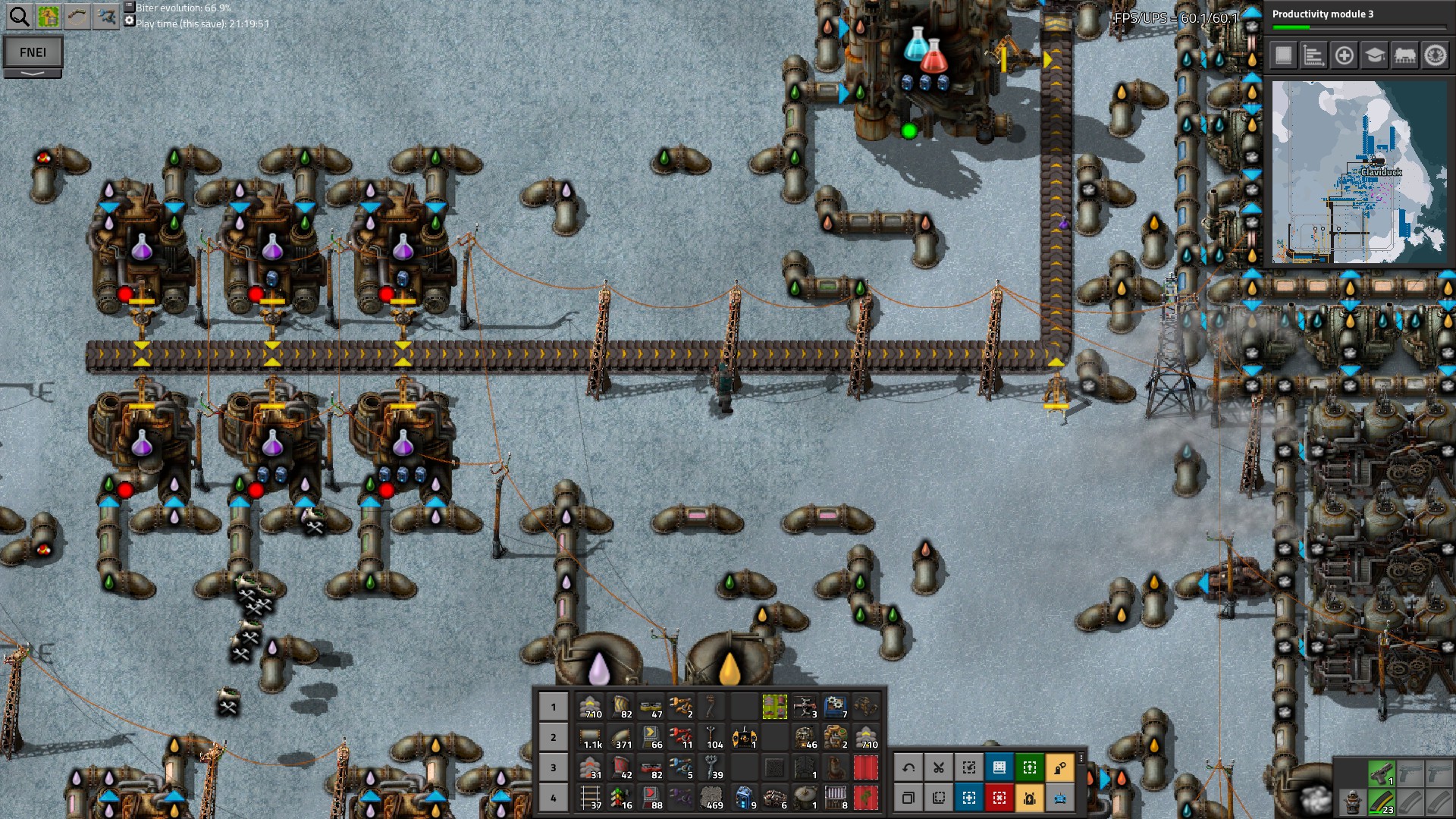Open the technology tree graduation-cap button
This screenshot has height=819, width=1456.
[1374, 55]
